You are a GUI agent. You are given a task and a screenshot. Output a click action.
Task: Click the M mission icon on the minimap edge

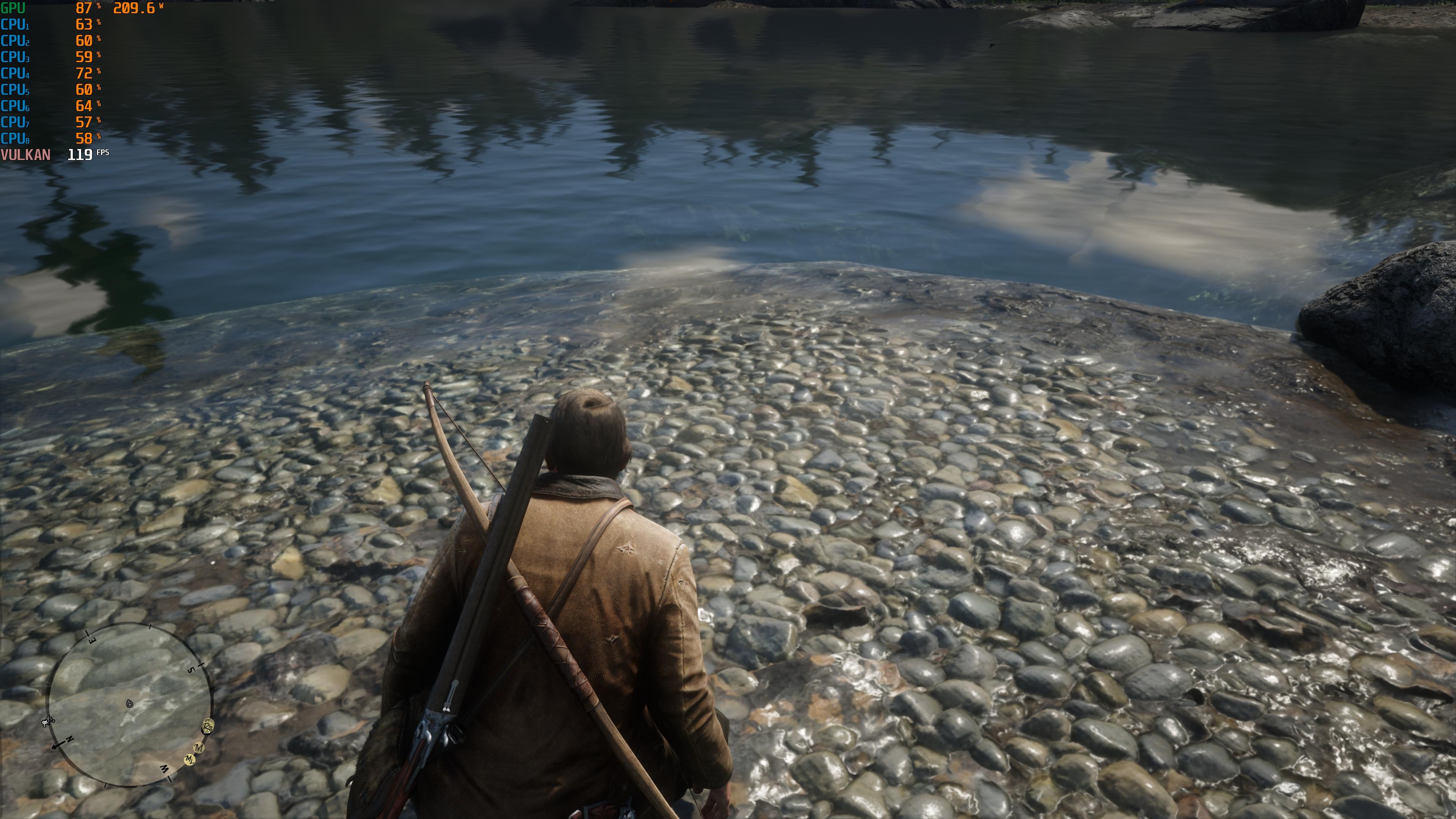tap(199, 748)
